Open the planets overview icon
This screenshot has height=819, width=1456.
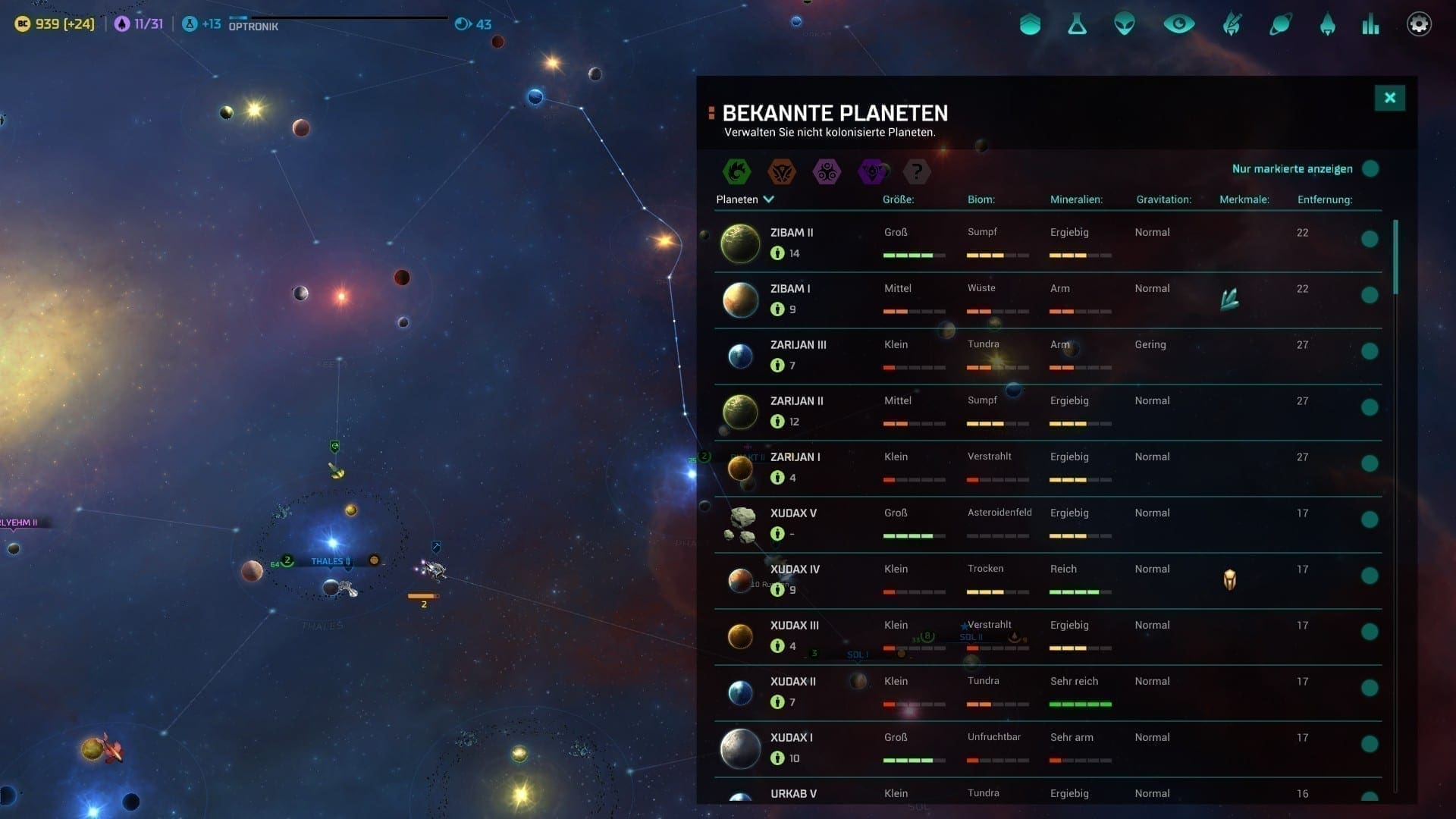click(1280, 24)
